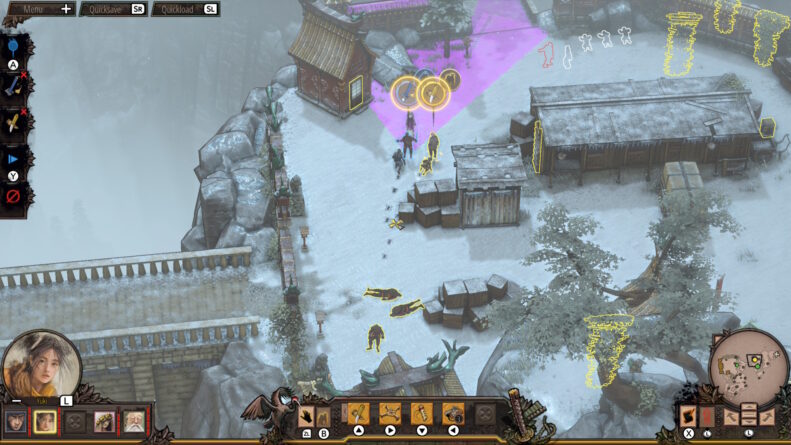791x445 pixels.
Task: Activate the blue play arrow icon
Action: point(12,159)
